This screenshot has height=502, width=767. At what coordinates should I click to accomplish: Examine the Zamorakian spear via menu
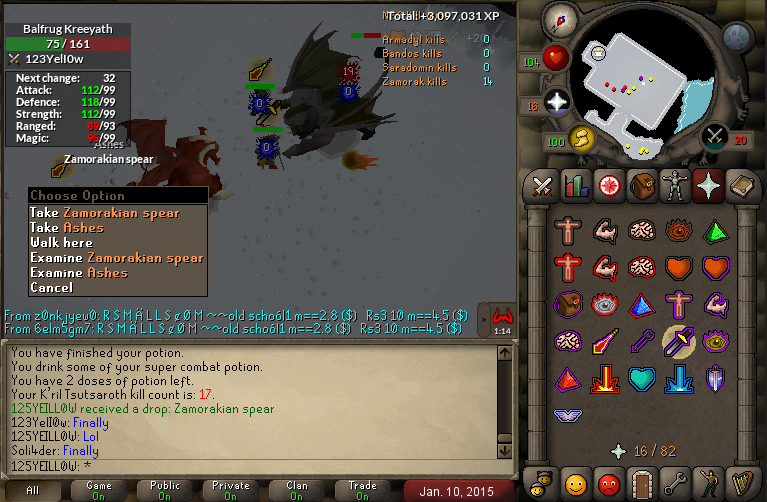(117, 258)
